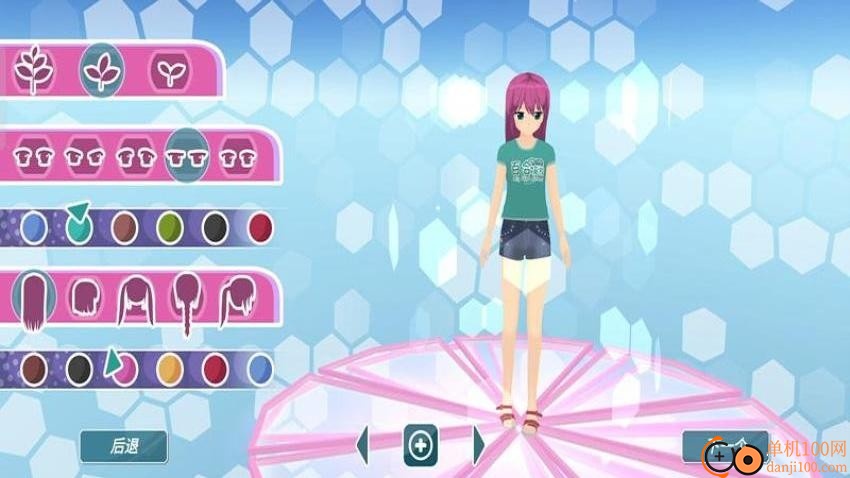The height and width of the screenshot is (478, 850).
Task: Choose the short bob hairstyle
Action: tap(85, 297)
